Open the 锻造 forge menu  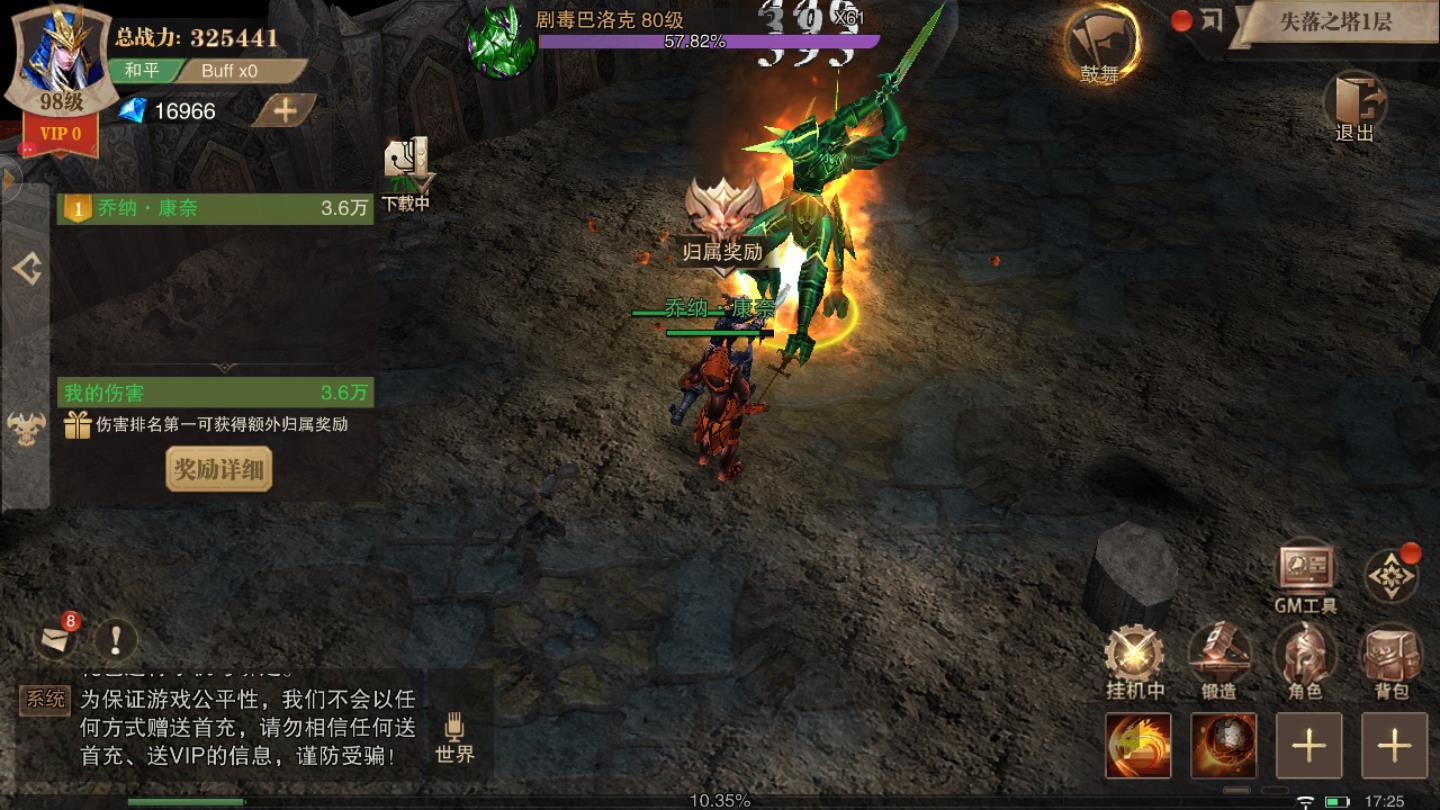coord(1219,662)
